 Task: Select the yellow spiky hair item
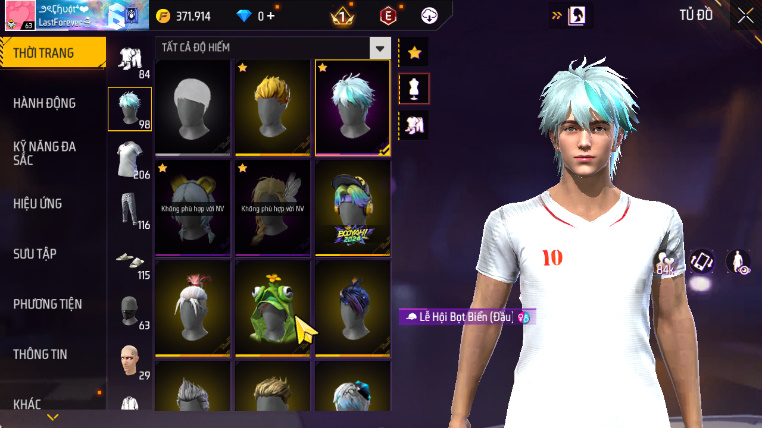pos(273,106)
